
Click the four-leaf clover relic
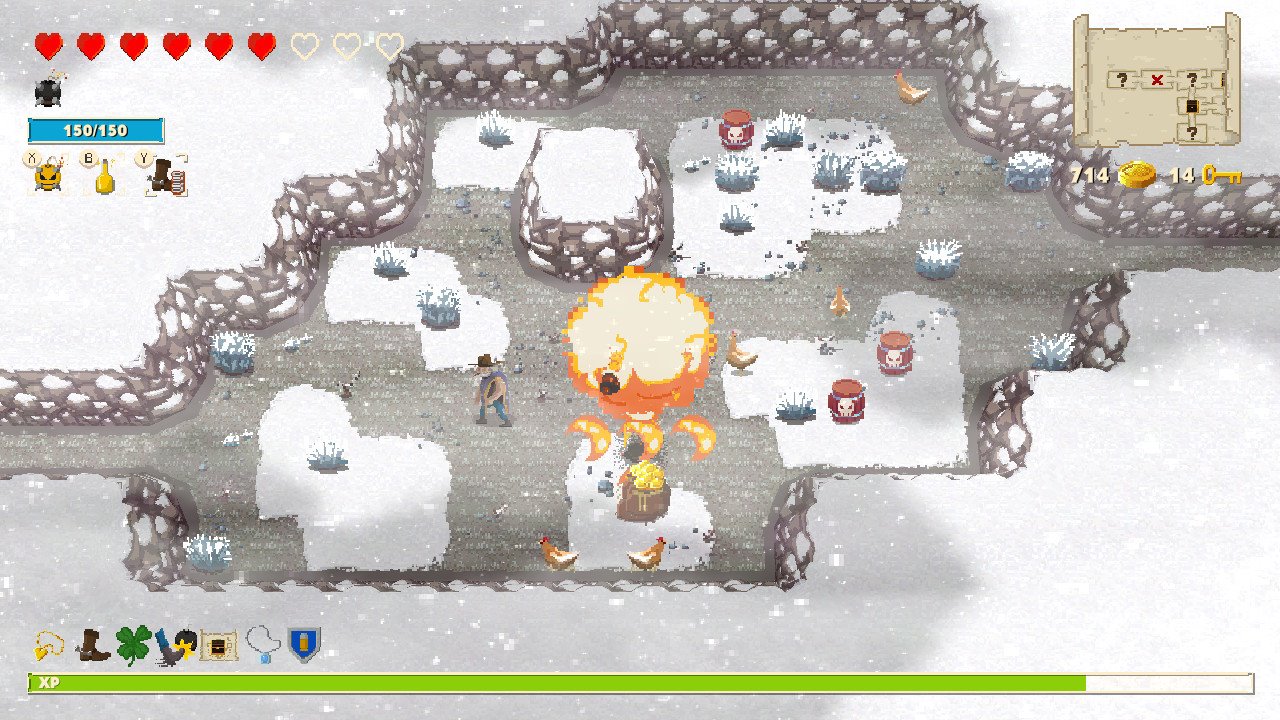[135, 644]
